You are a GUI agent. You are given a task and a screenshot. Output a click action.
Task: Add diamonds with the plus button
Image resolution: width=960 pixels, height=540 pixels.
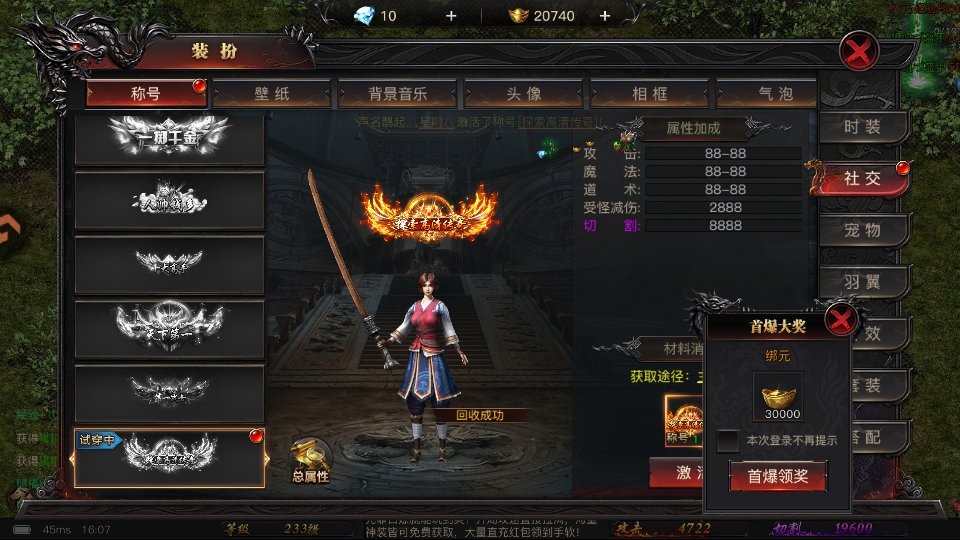(450, 15)
